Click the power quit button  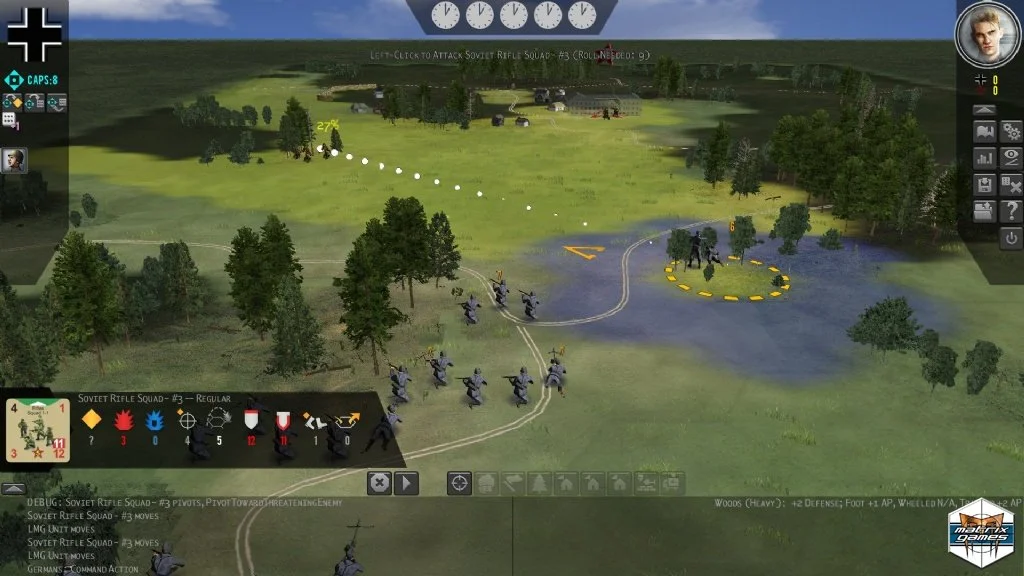[1011, 238]
